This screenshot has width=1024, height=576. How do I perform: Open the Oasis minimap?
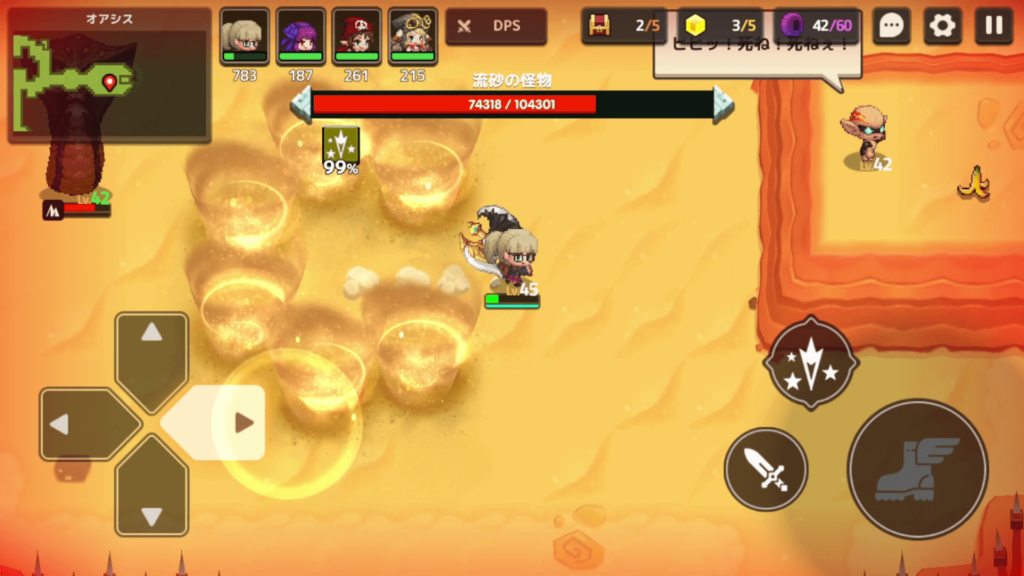point(108,76)
